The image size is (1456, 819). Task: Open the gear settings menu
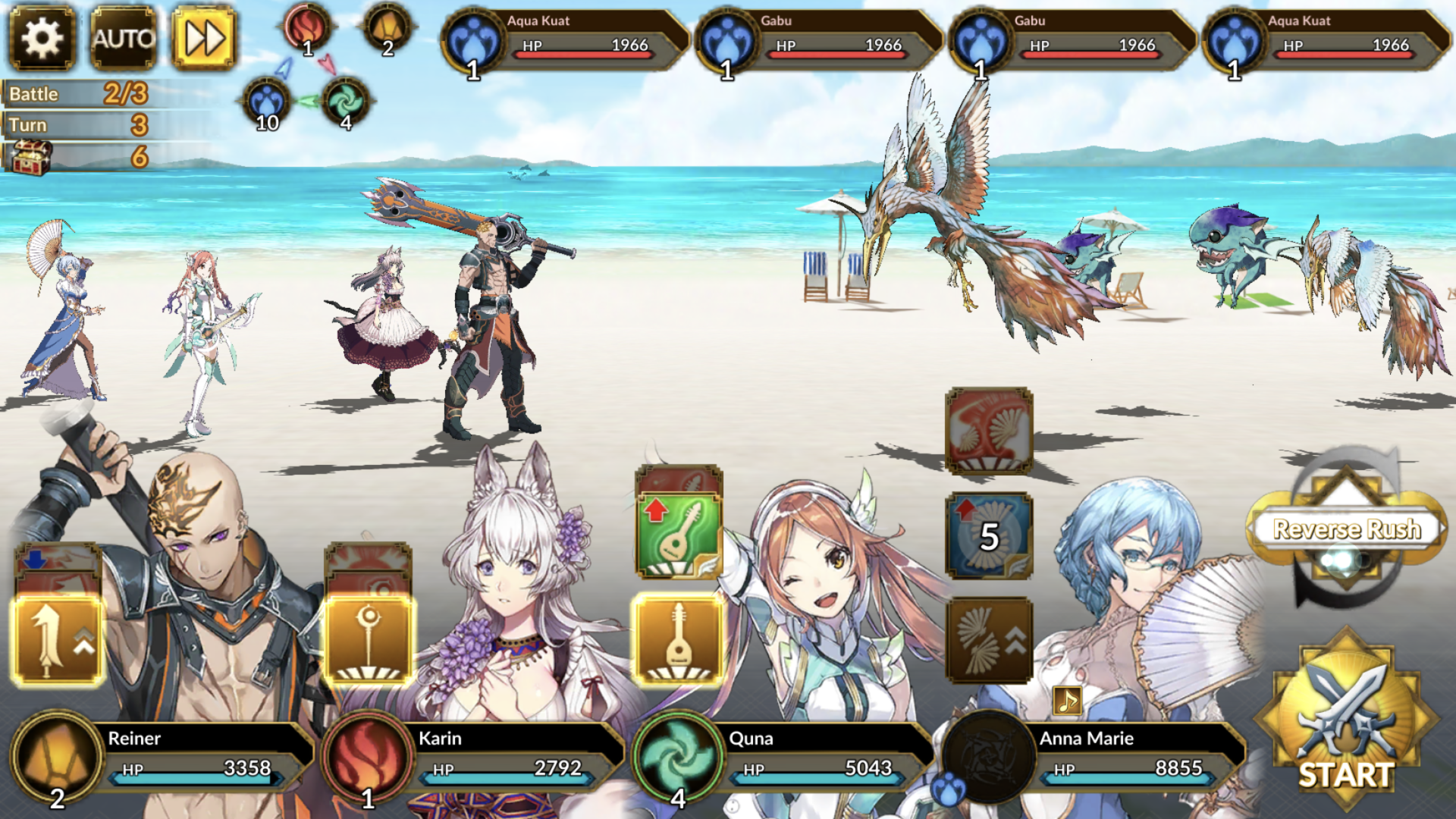coord(42,38)
